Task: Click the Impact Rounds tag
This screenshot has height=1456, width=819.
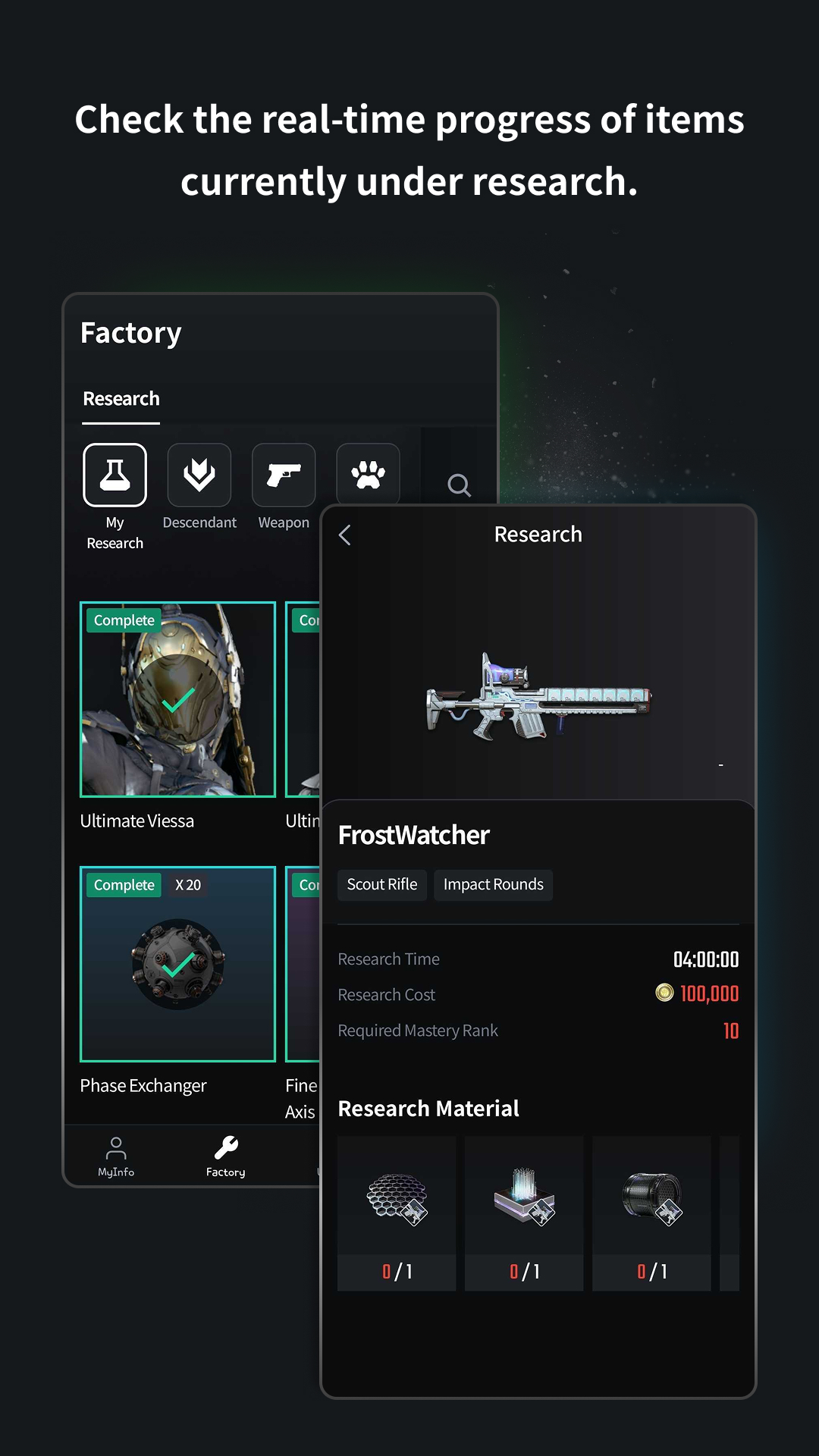Action: (x=494, y=885)
